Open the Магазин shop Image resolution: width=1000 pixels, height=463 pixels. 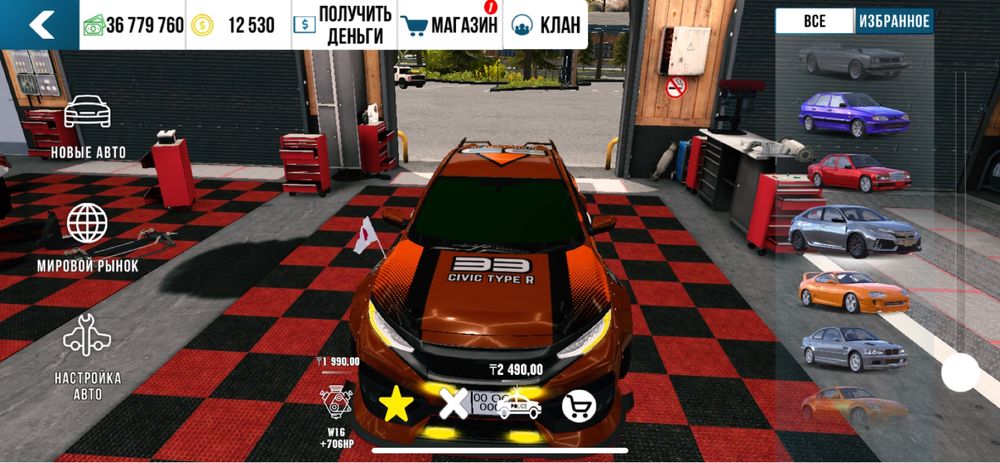pos(448,25)
